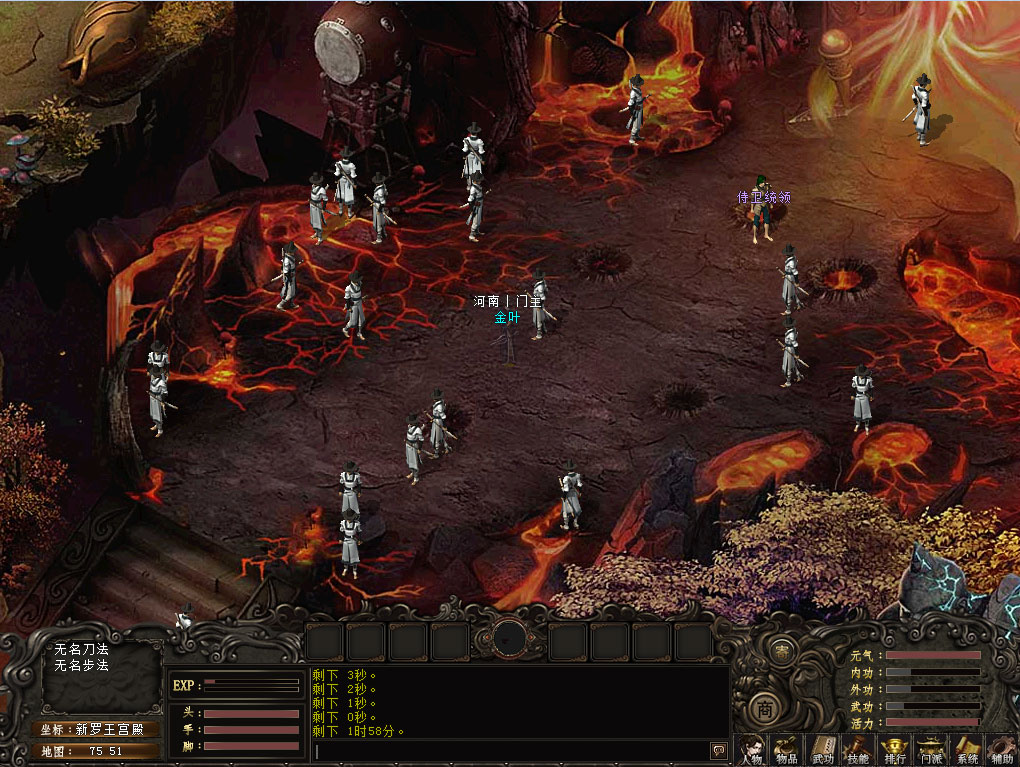The image size is (1020, 767).
Task: Open the 门派 sect panel
Action: tap(930, 749)
